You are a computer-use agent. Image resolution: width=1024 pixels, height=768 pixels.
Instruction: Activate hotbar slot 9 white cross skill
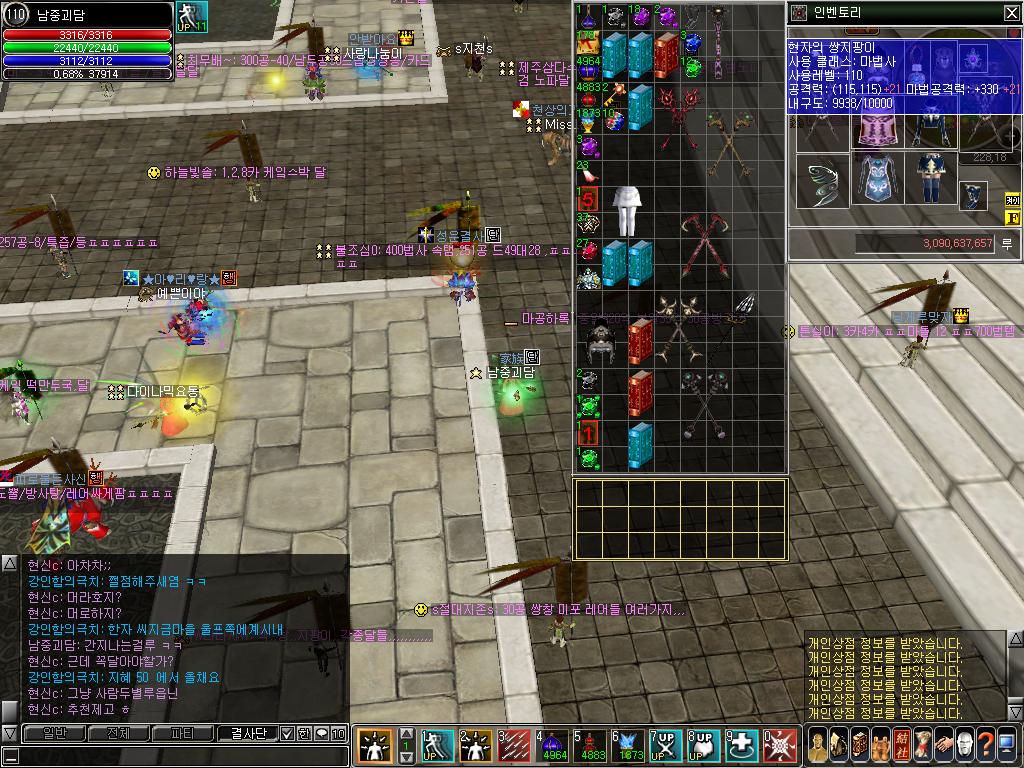743,745
